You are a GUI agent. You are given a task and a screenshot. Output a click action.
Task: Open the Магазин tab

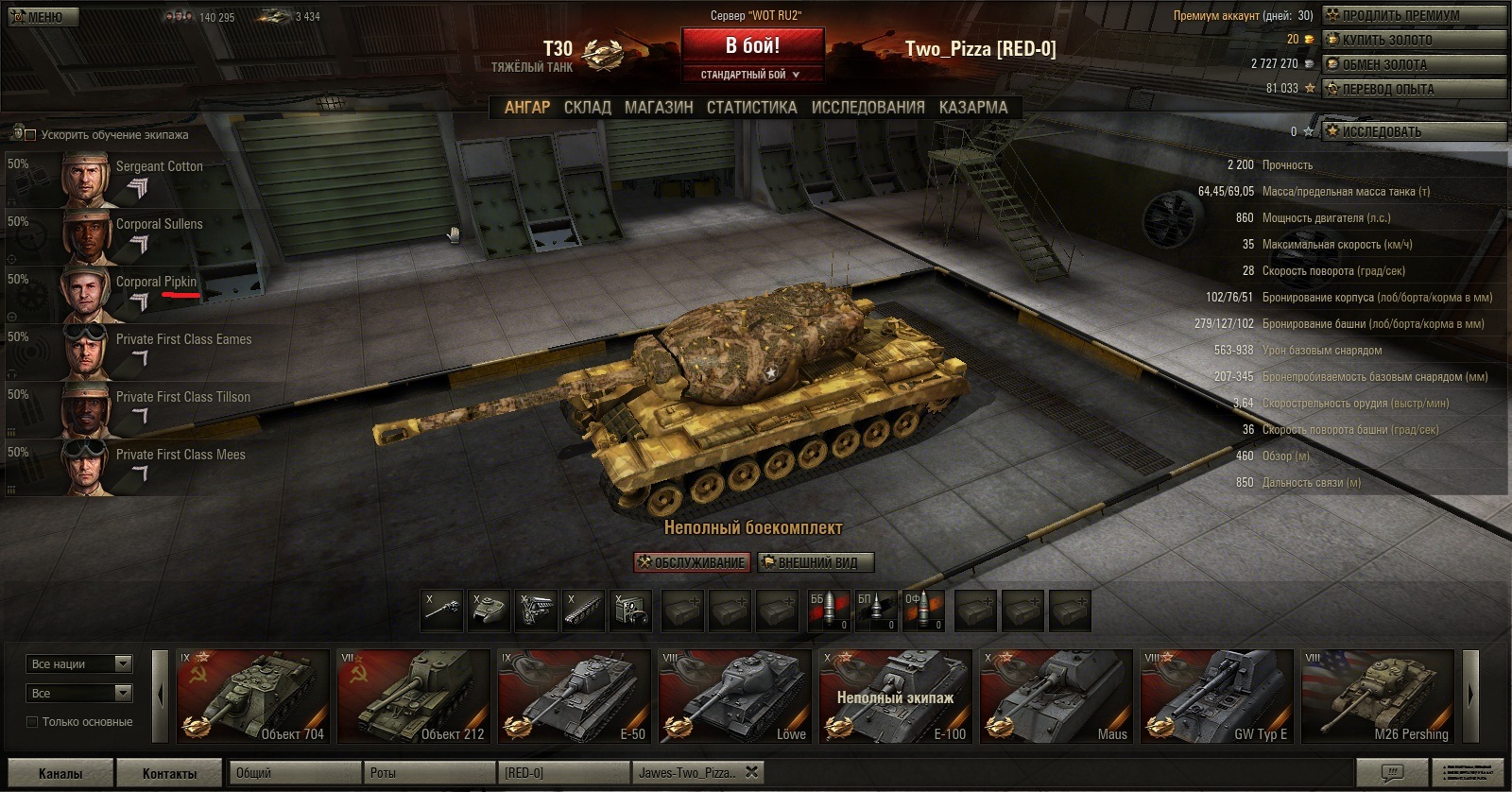(659, 108)
